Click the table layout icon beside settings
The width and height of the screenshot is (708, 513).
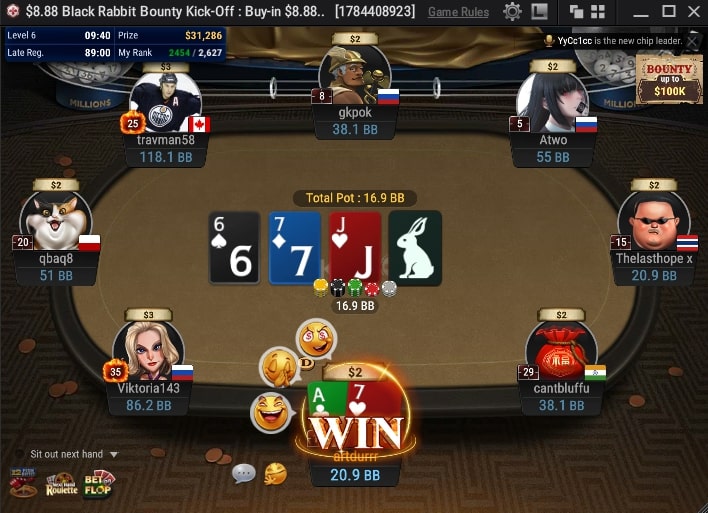tap(539, 12)
